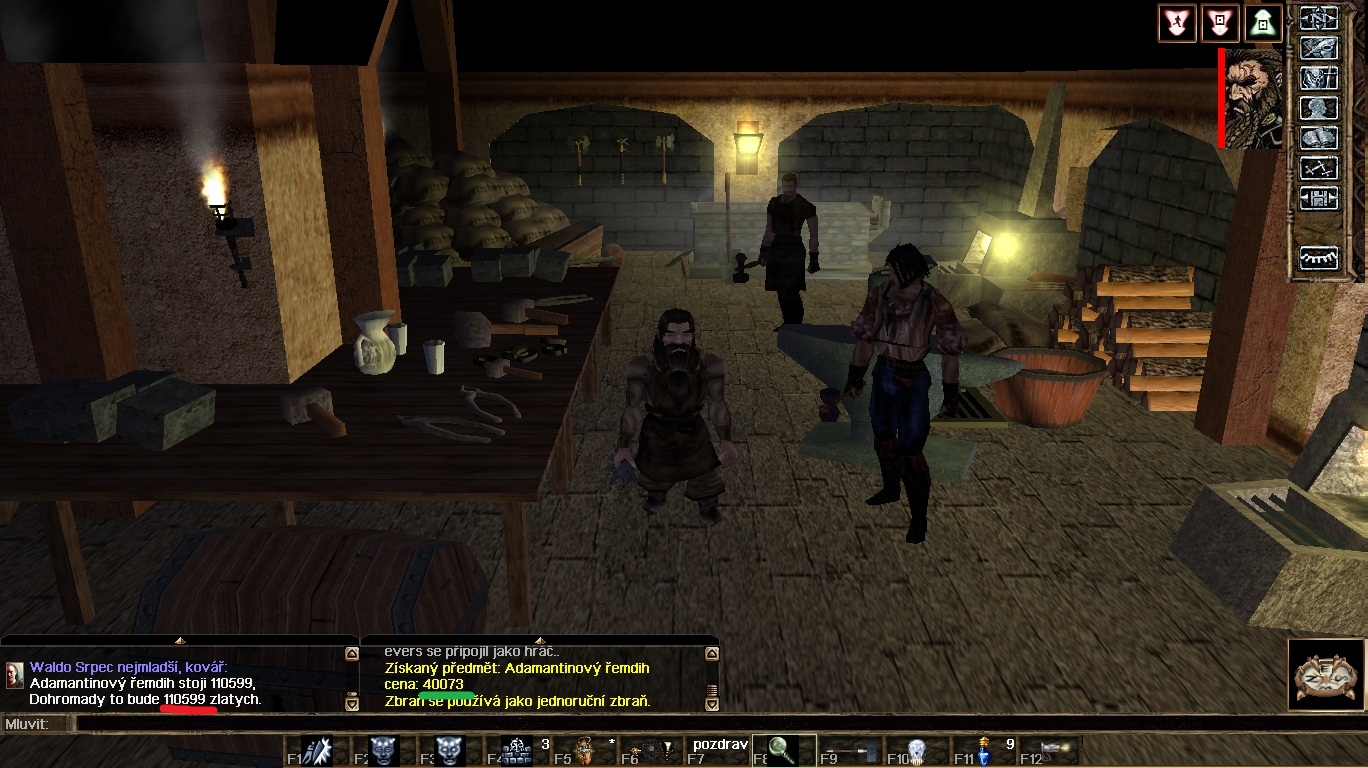Toggle the crossed swords player-versus-player button
Viewport: 1368px width, 768px height.
pyautogui.click(x=1318, y=168)
